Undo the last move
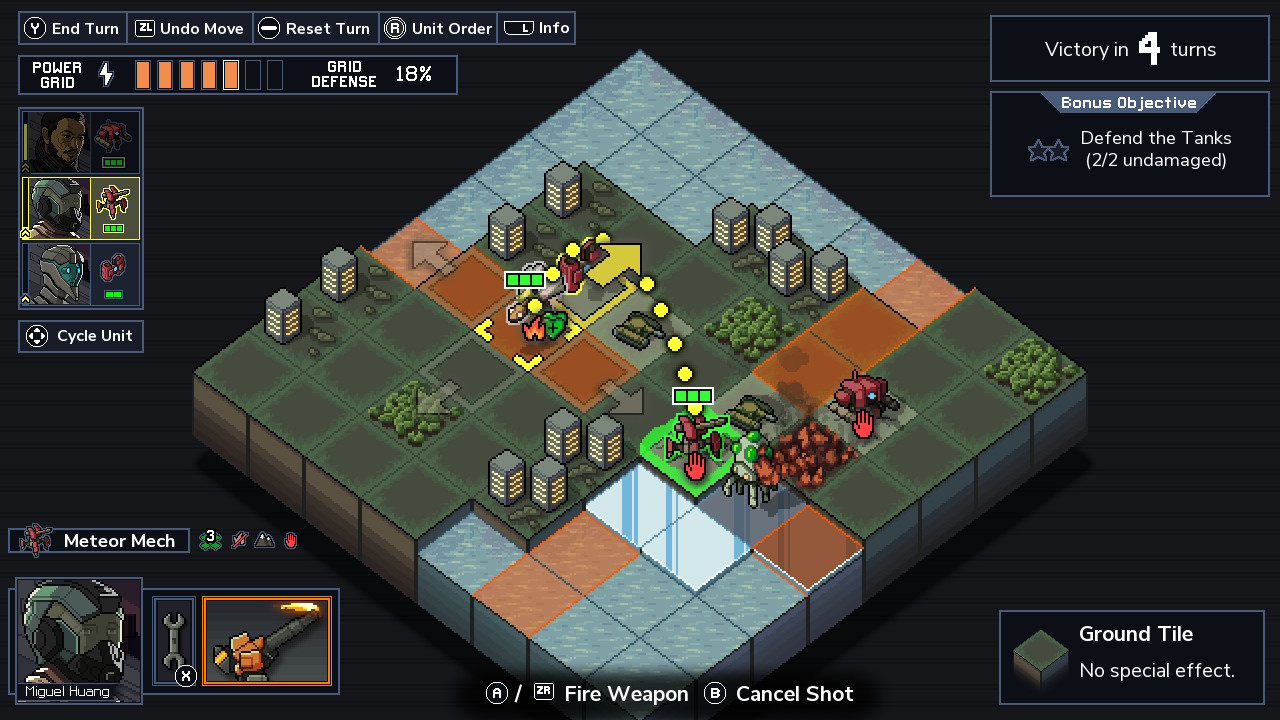This screenshot has height=720, width=1280. (190, 28)
